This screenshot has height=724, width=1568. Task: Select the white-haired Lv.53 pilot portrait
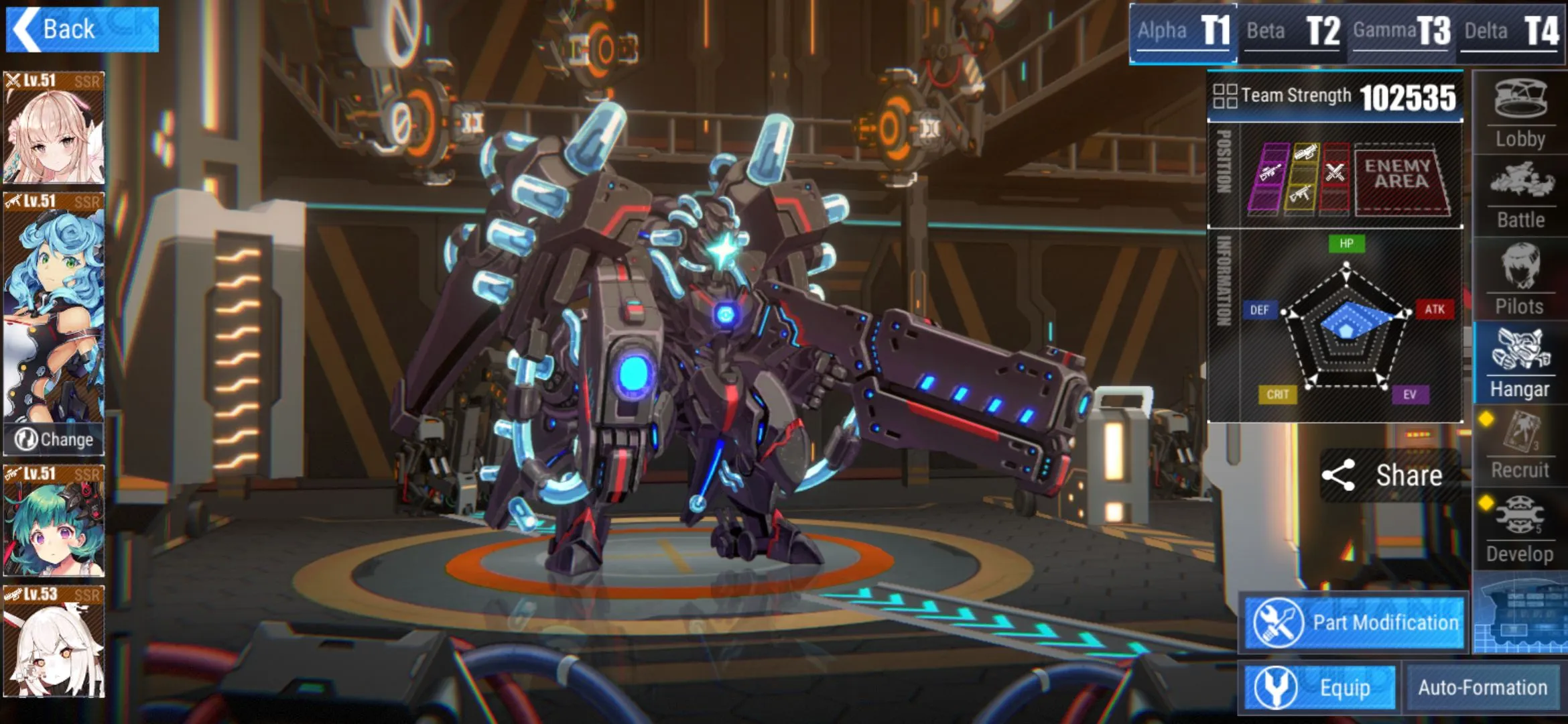[54, 642]
